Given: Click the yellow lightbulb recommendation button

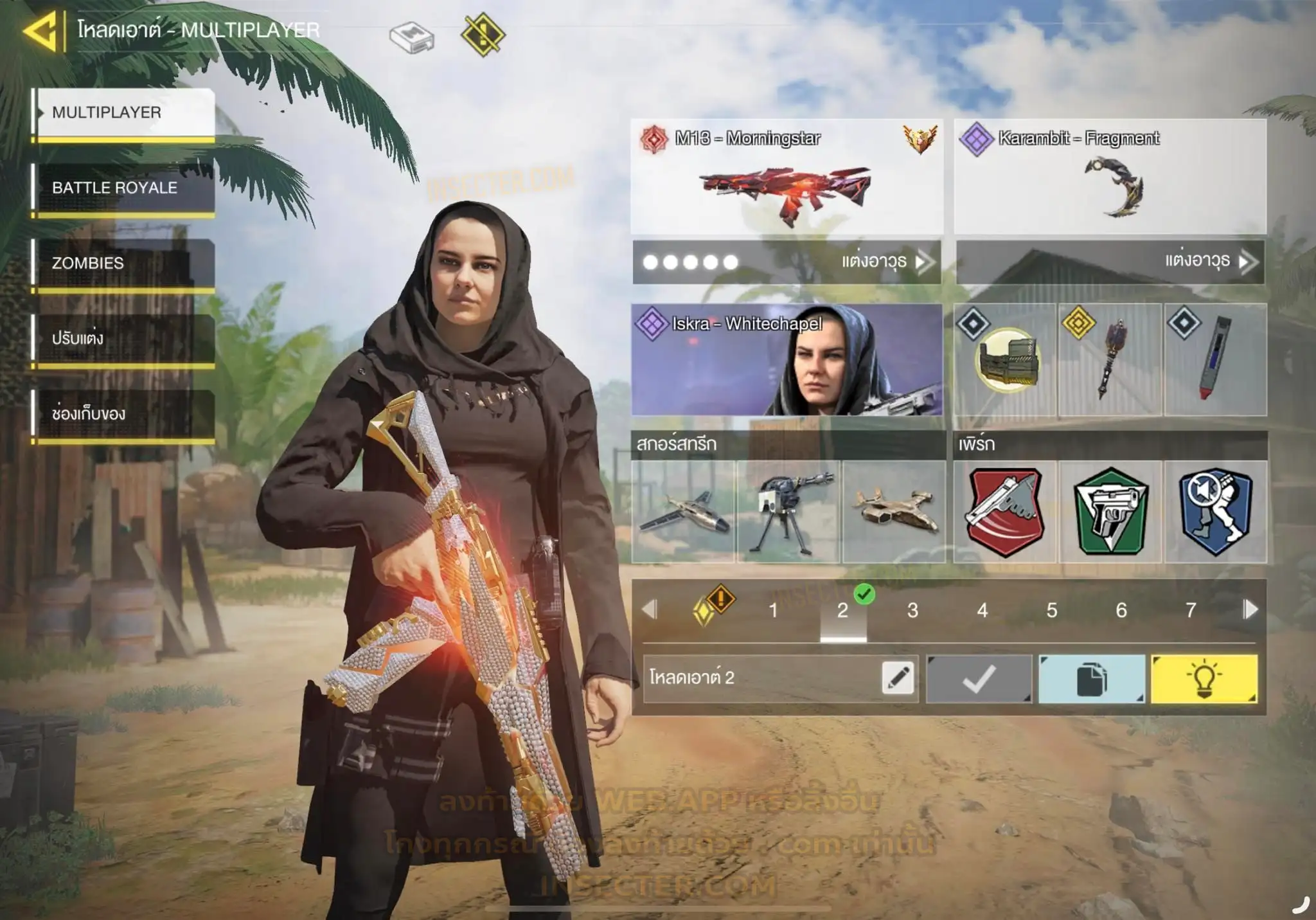Looking at the screenshot, I should [x=1204, y=679].
